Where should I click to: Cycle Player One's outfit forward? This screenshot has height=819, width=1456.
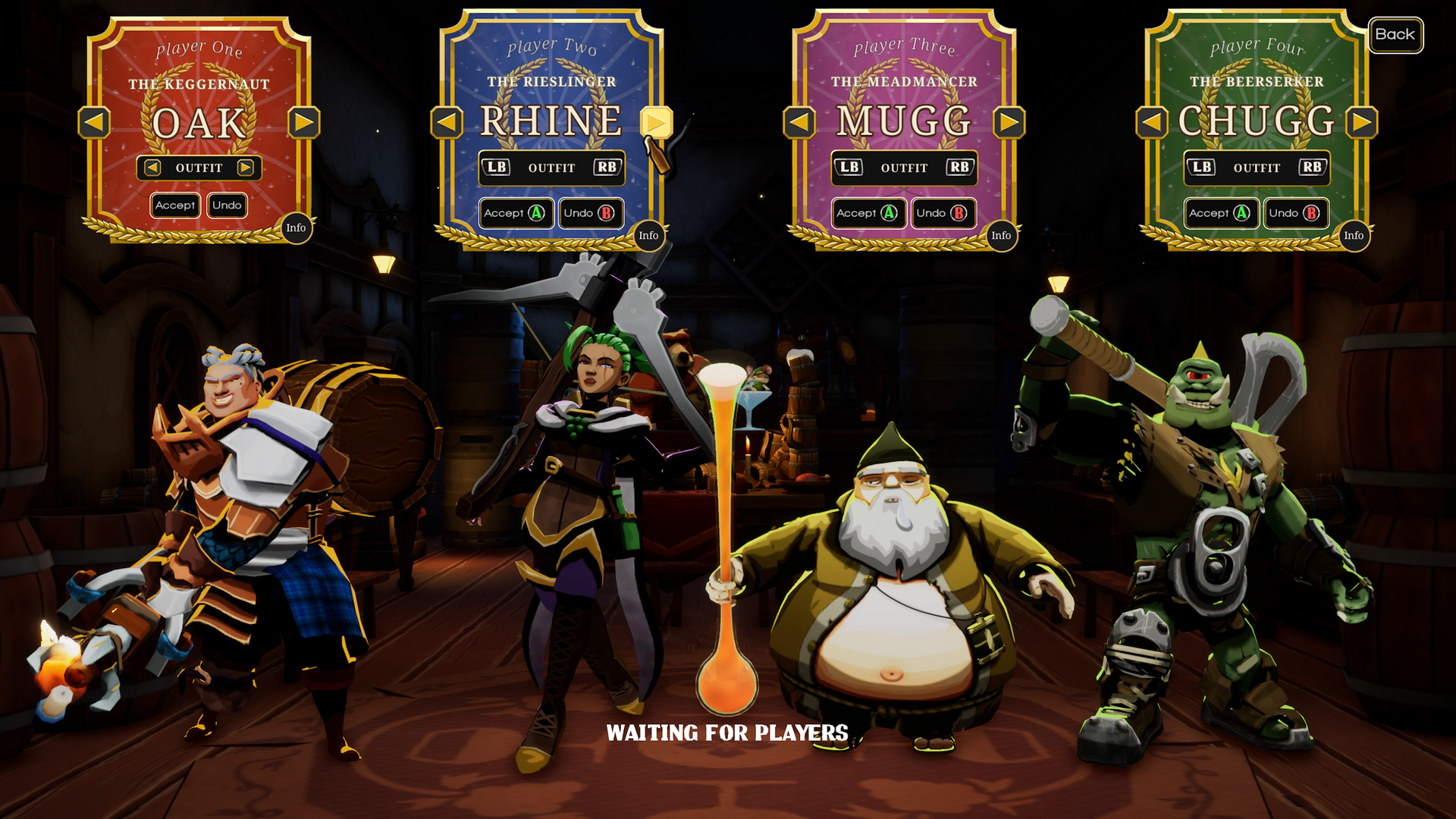(245, 168)
